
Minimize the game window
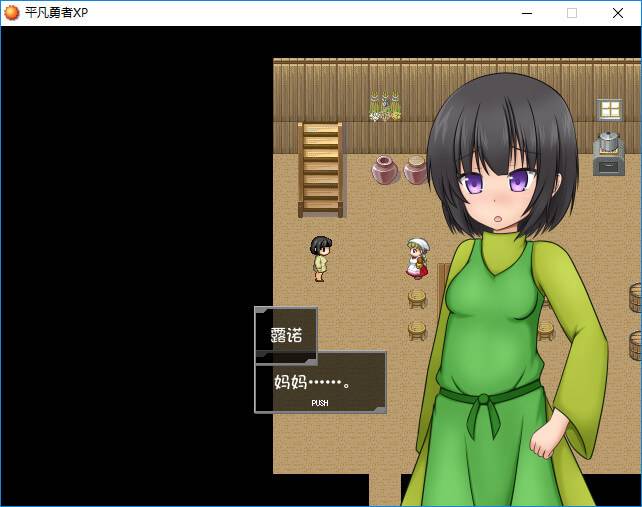(527, 13)
